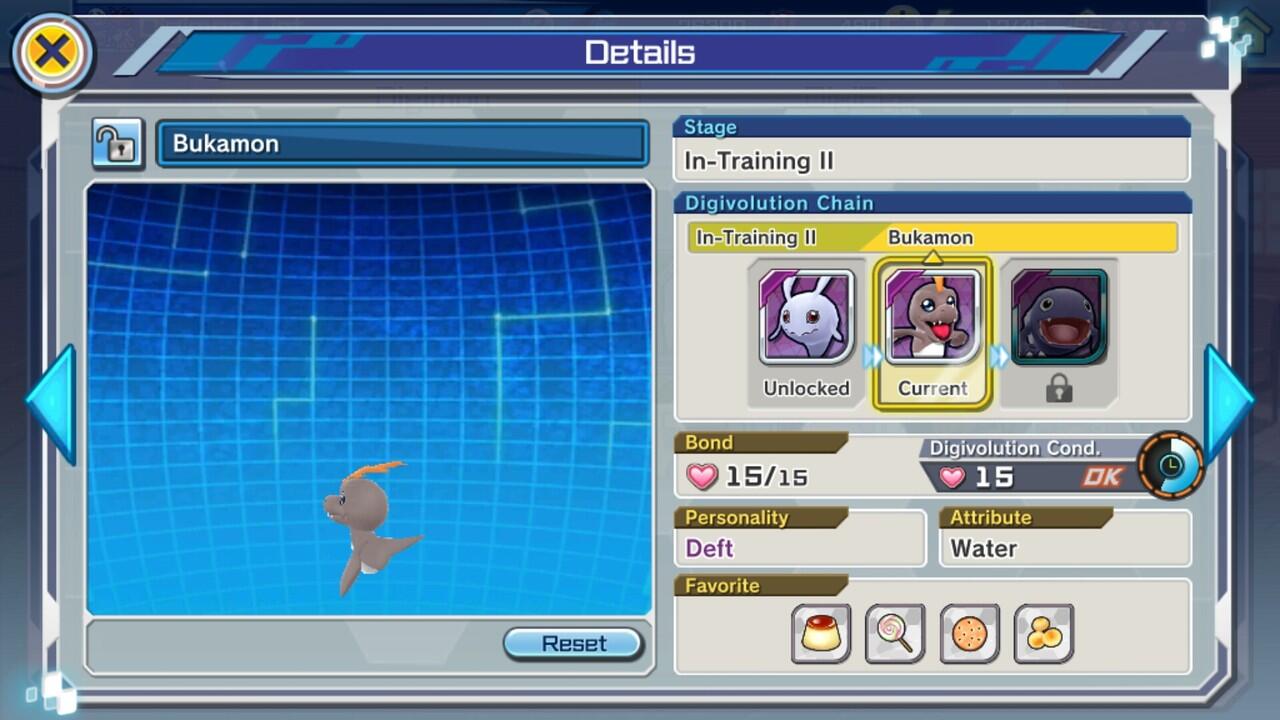Open the clock icon beside Digivolution Cond.
The height and width of the screenshot is (720, 1280).
pyautogui.click(x=1170, y=465)
